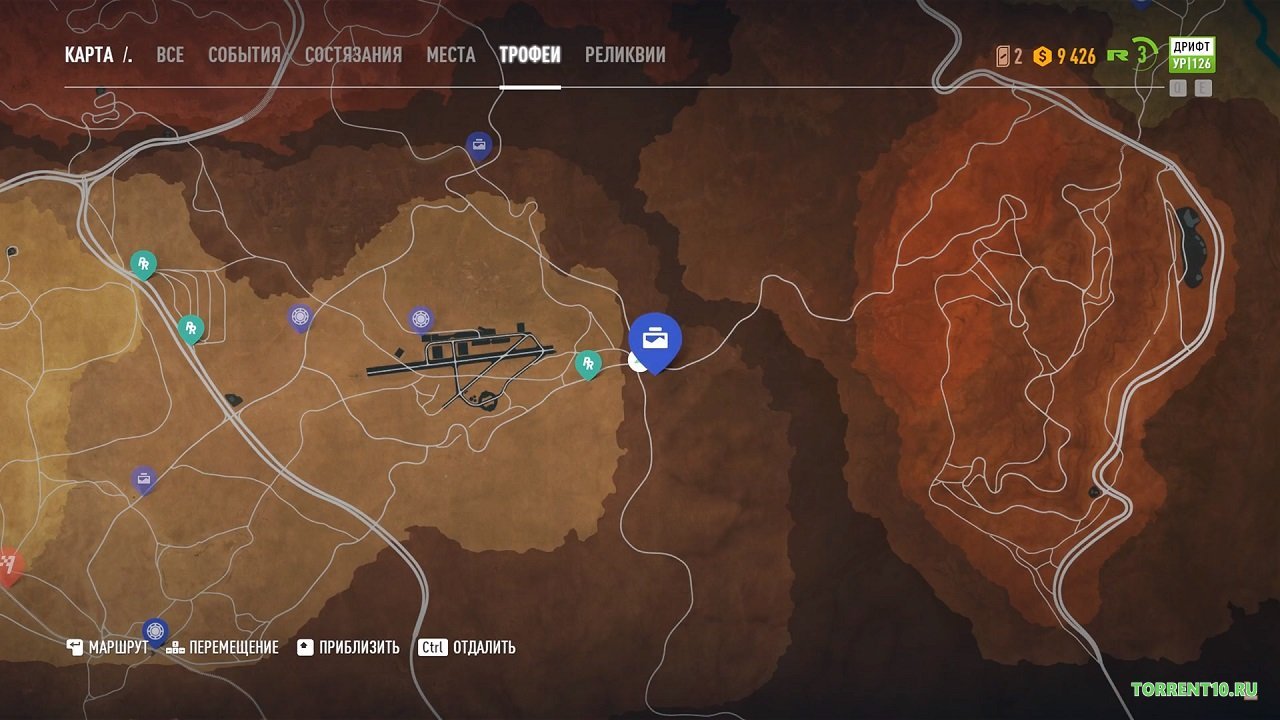Click the purple crate icon on left edge
Viewport: 1280px width, 720px height.
pyautogui.click(x=141, y=477)
